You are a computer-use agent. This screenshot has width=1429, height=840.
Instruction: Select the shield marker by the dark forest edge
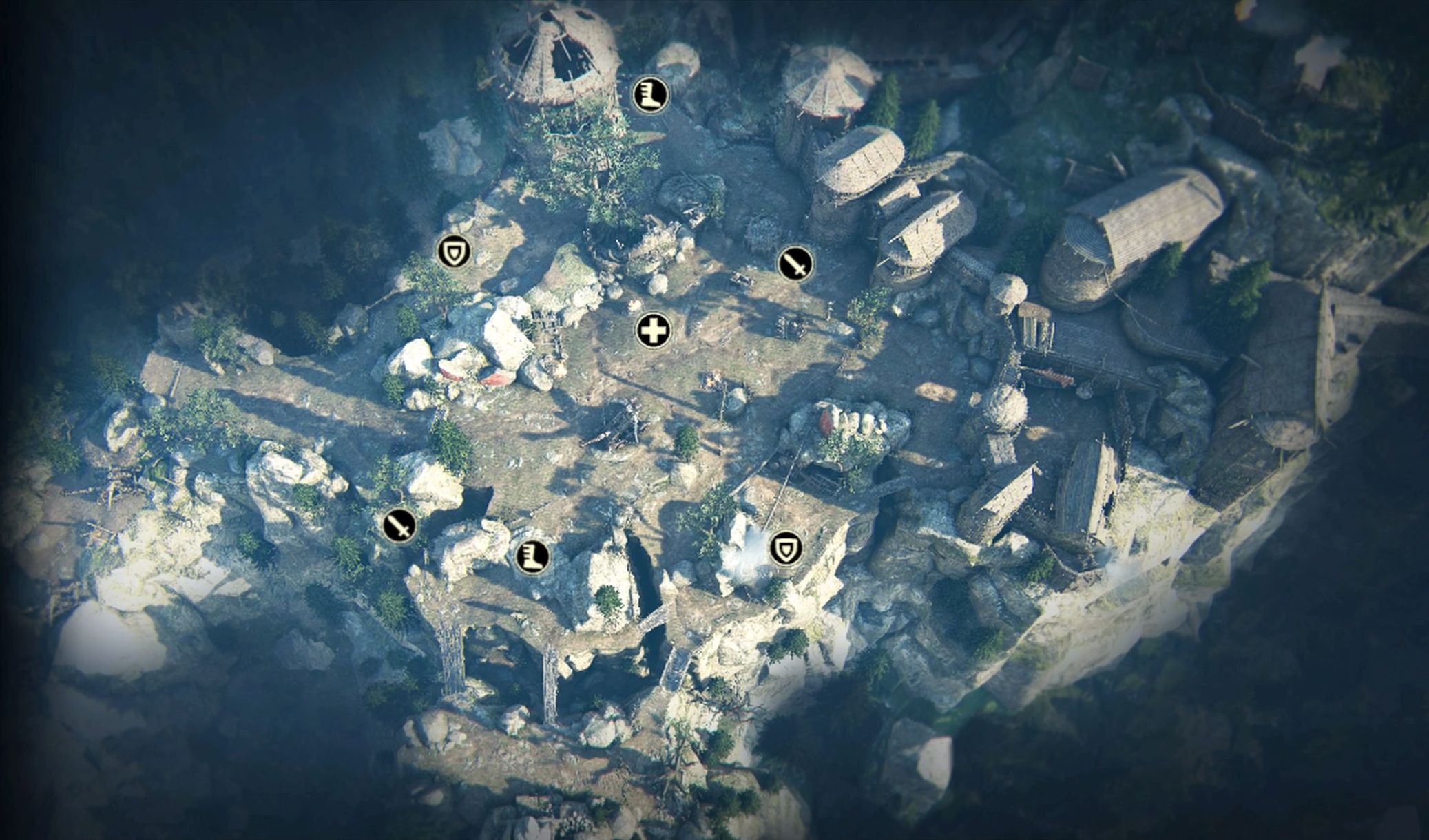[454, 252]
